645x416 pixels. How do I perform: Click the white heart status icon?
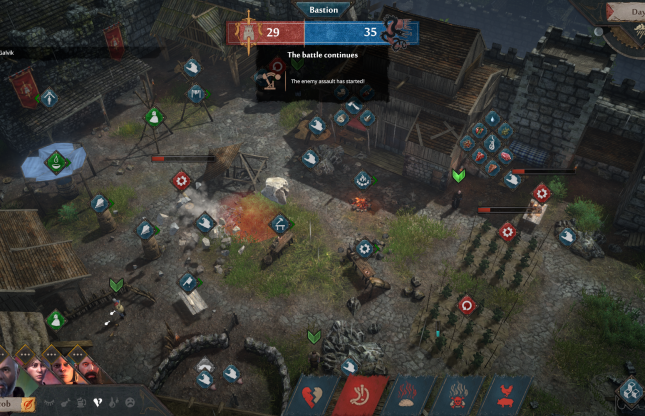tap(97, 402)
